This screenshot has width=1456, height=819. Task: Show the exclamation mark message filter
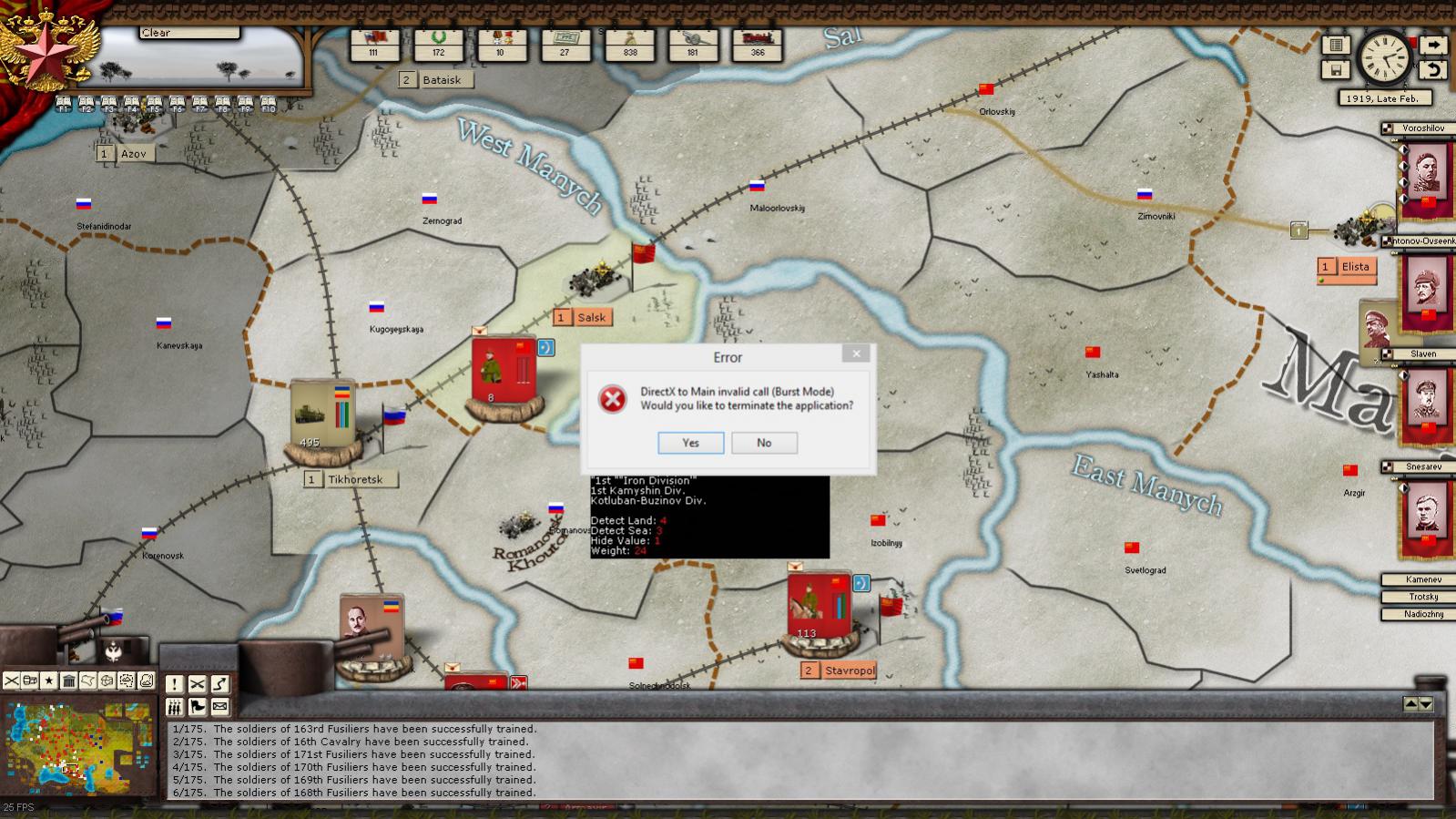[x=174, y=684]
